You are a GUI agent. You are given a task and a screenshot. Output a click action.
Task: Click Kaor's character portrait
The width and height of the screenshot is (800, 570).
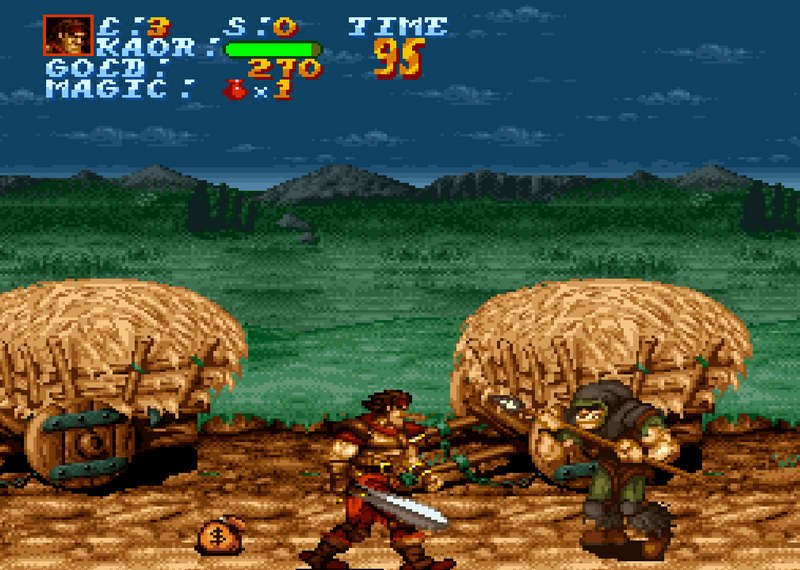coord(67,36)
